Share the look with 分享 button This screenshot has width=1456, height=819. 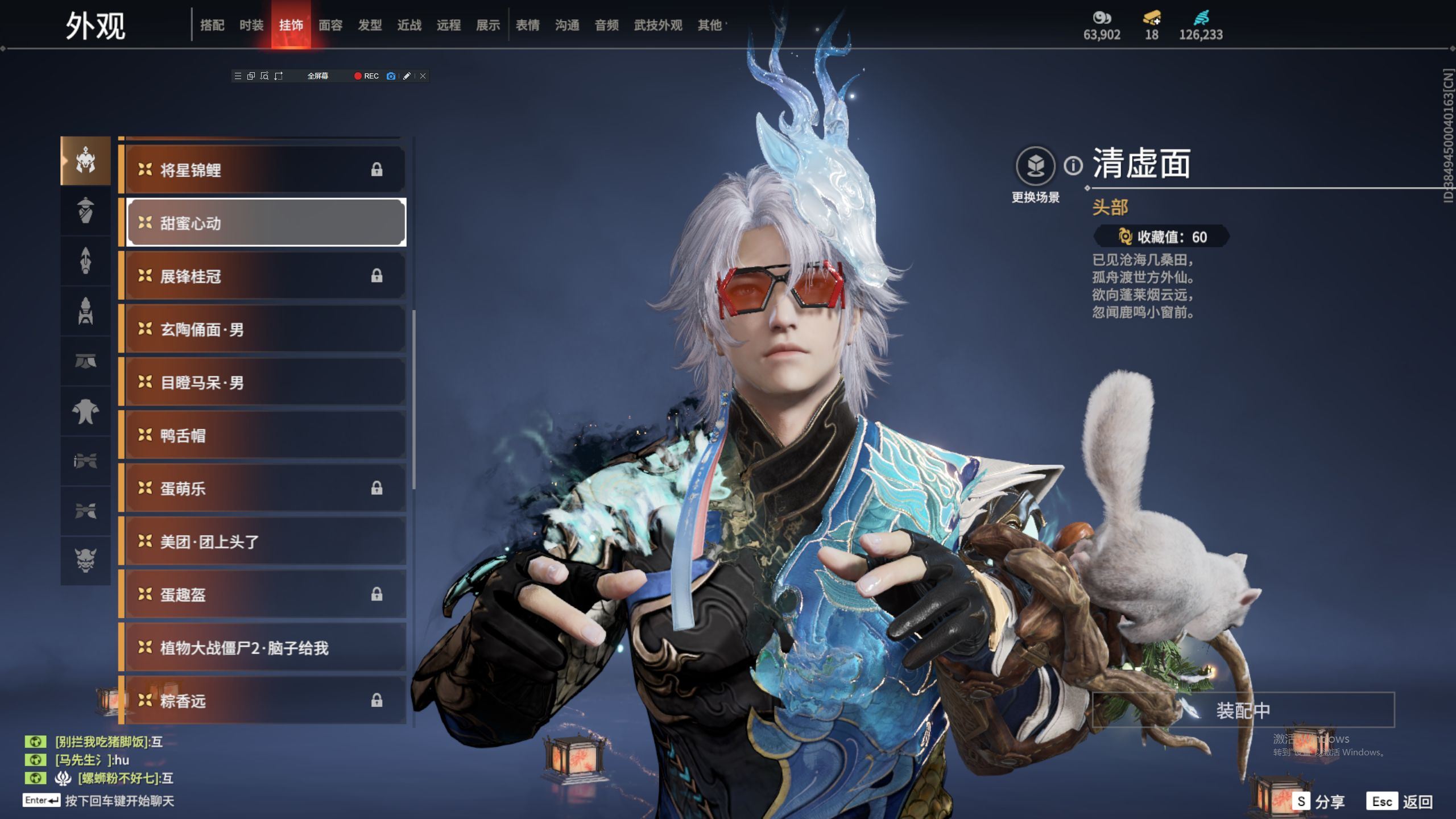[x=1319, y=801]
